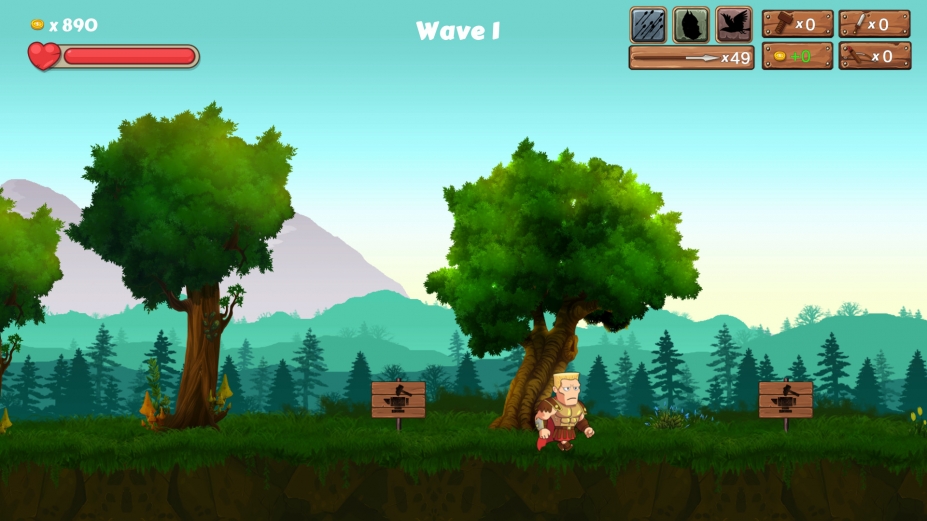Use the dark beast silhouette ability

tap(691, 24)
